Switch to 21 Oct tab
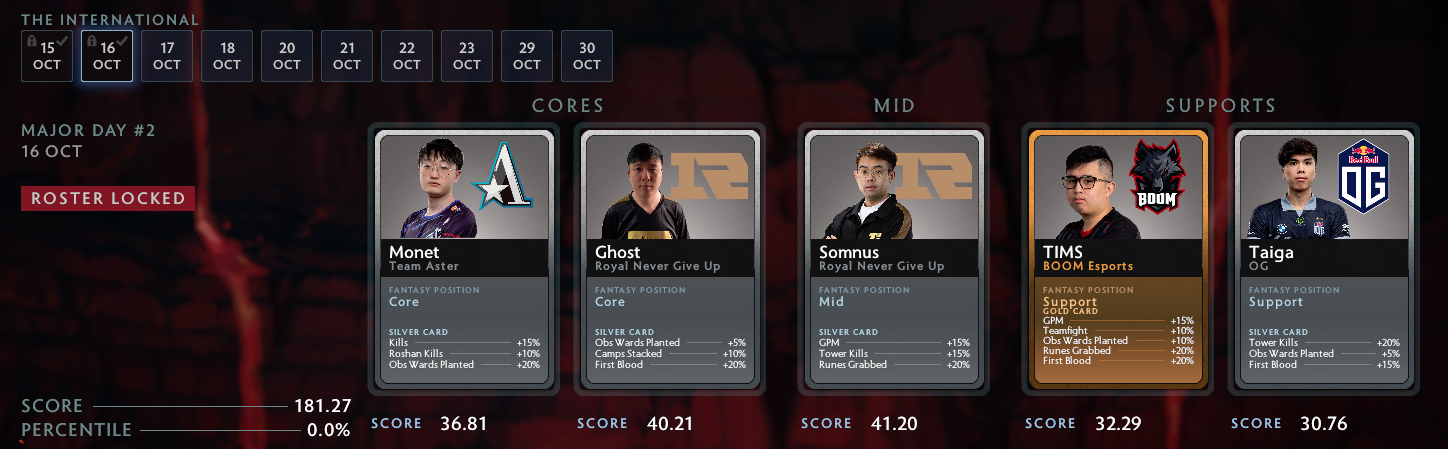Image resolution: width=1448 pixels, height=449 pixels. point(347,56)
